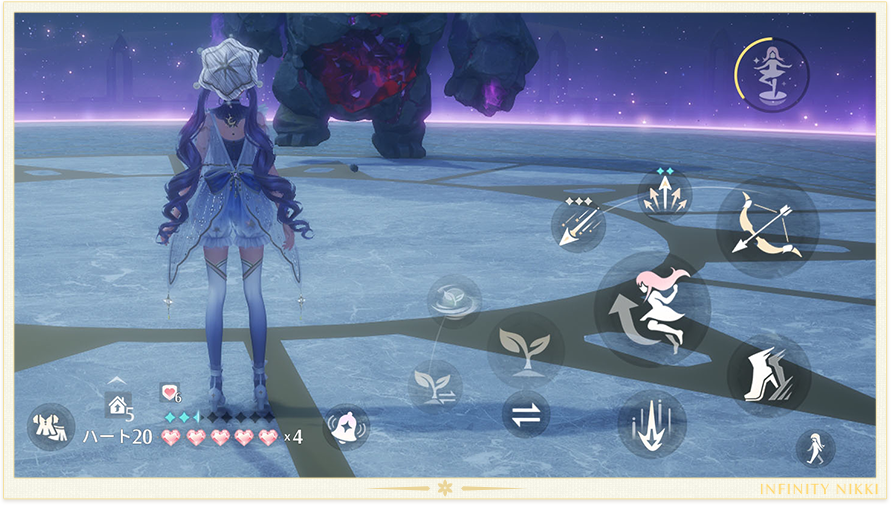The height and width of the screenshot is (505, 891).
Task: Open the outfit wardrobe icon
Action: click(x=49, y=426)
